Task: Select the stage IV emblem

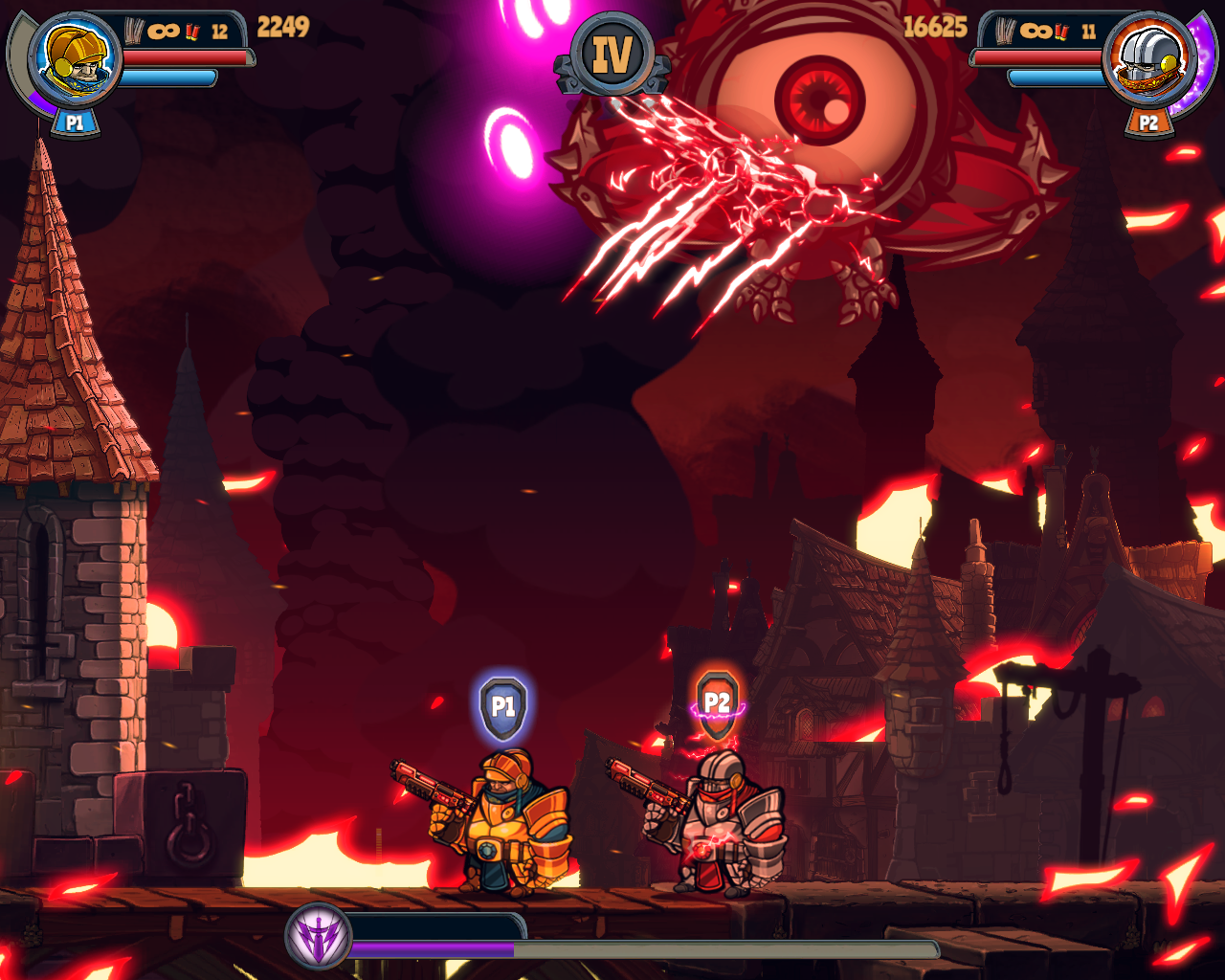Action: coord(612,55)
